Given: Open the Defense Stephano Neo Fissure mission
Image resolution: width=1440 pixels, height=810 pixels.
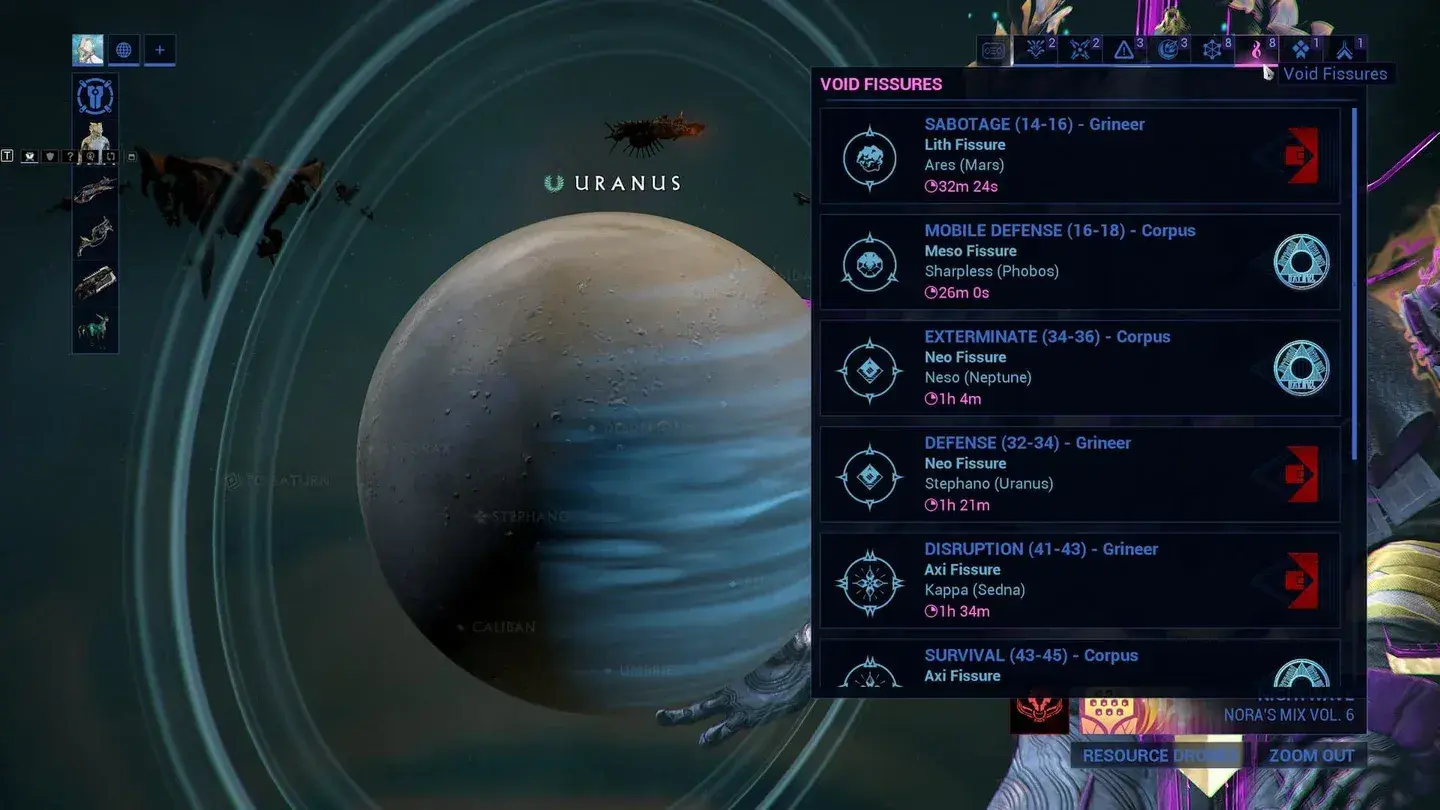Looking at the screenshot, I should point(1080,473).
